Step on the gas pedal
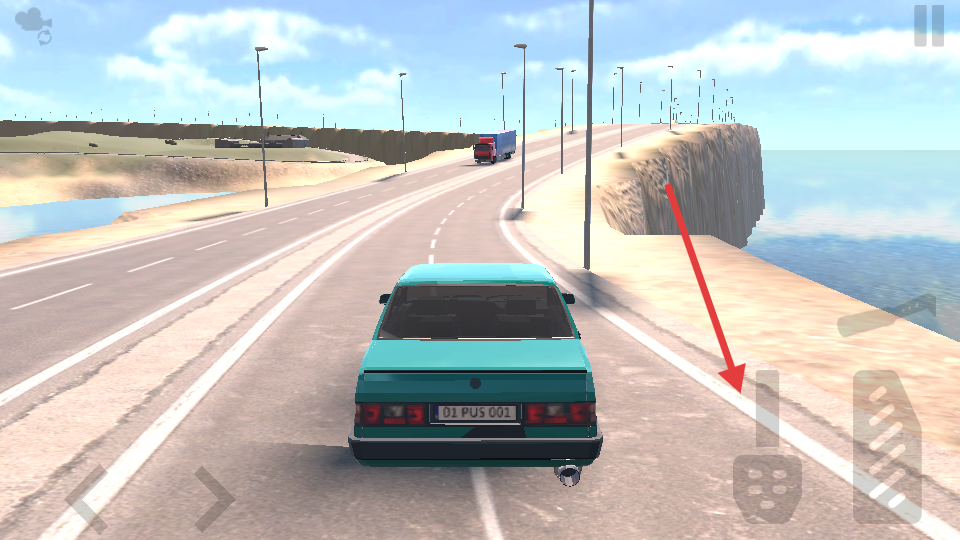 coord(887,446)
